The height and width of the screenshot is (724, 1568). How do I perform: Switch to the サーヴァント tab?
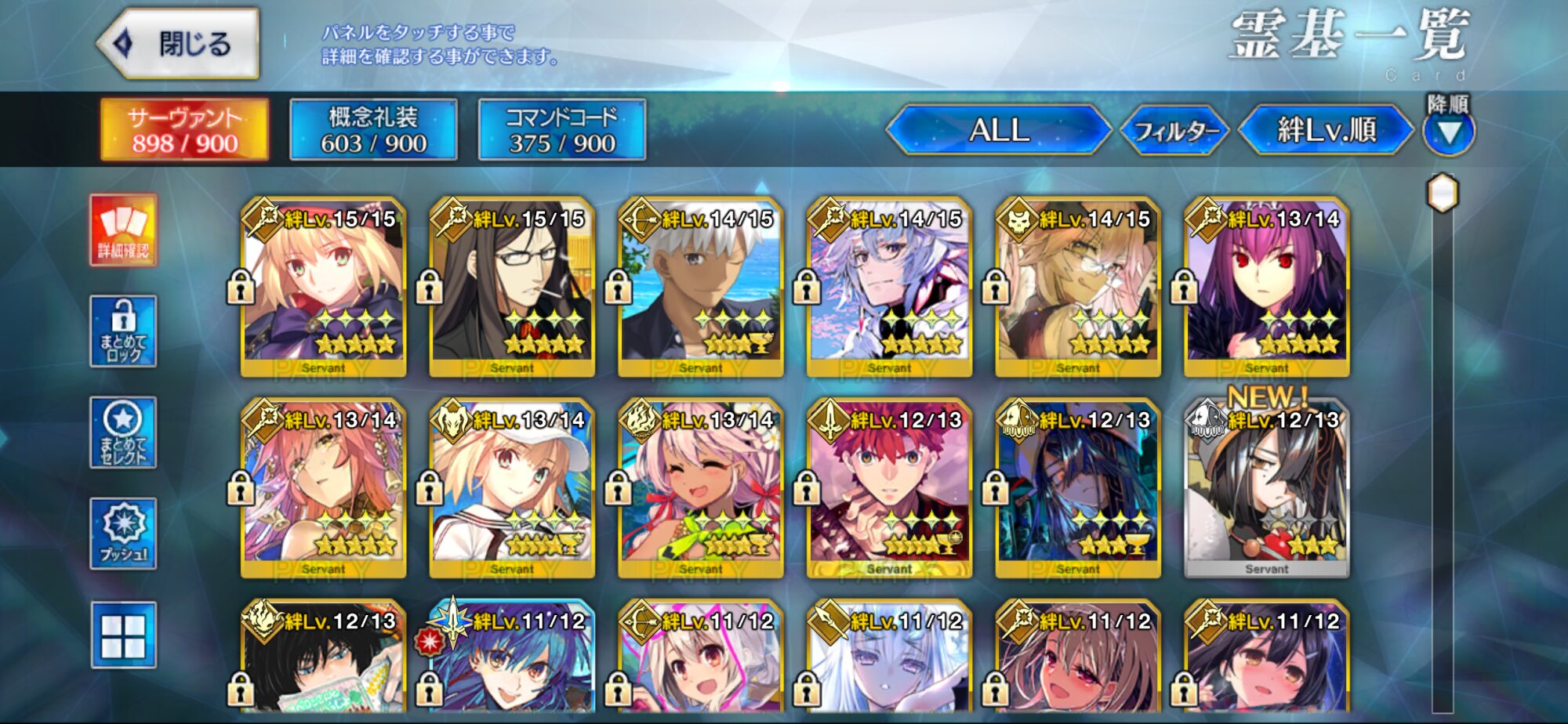[x=184, y=130]
